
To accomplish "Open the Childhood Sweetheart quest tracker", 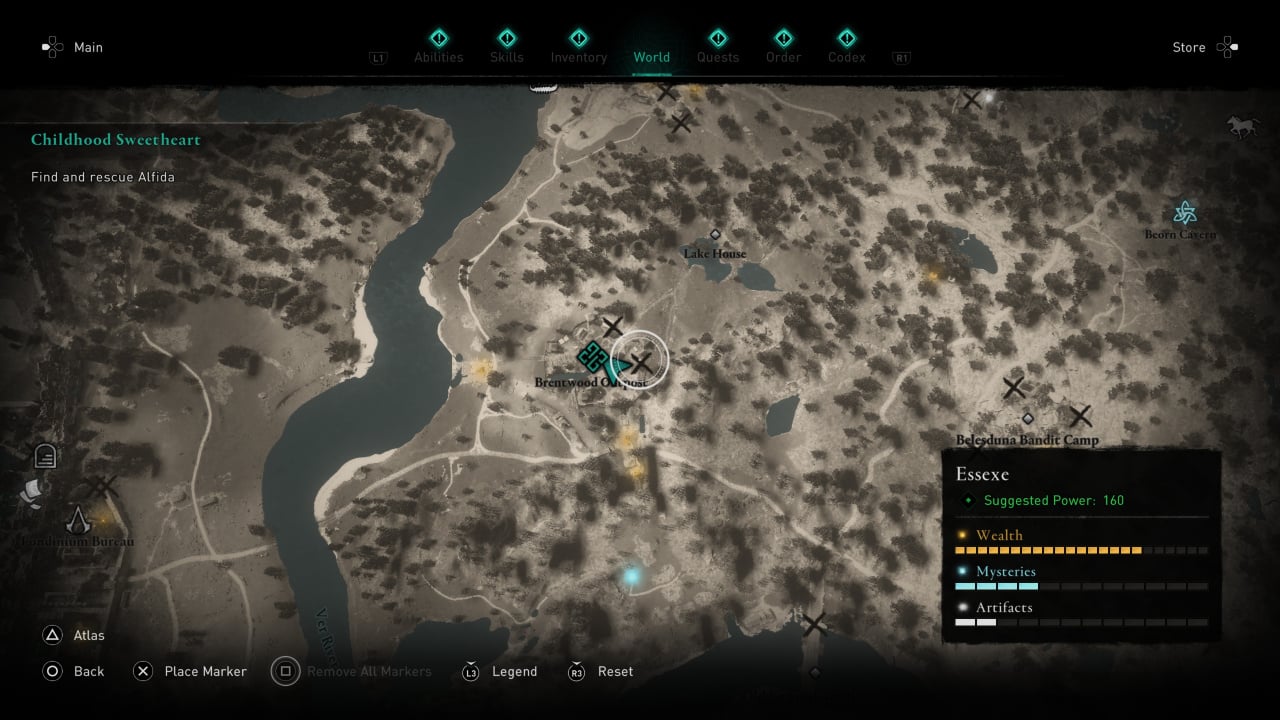I will 116,140.
